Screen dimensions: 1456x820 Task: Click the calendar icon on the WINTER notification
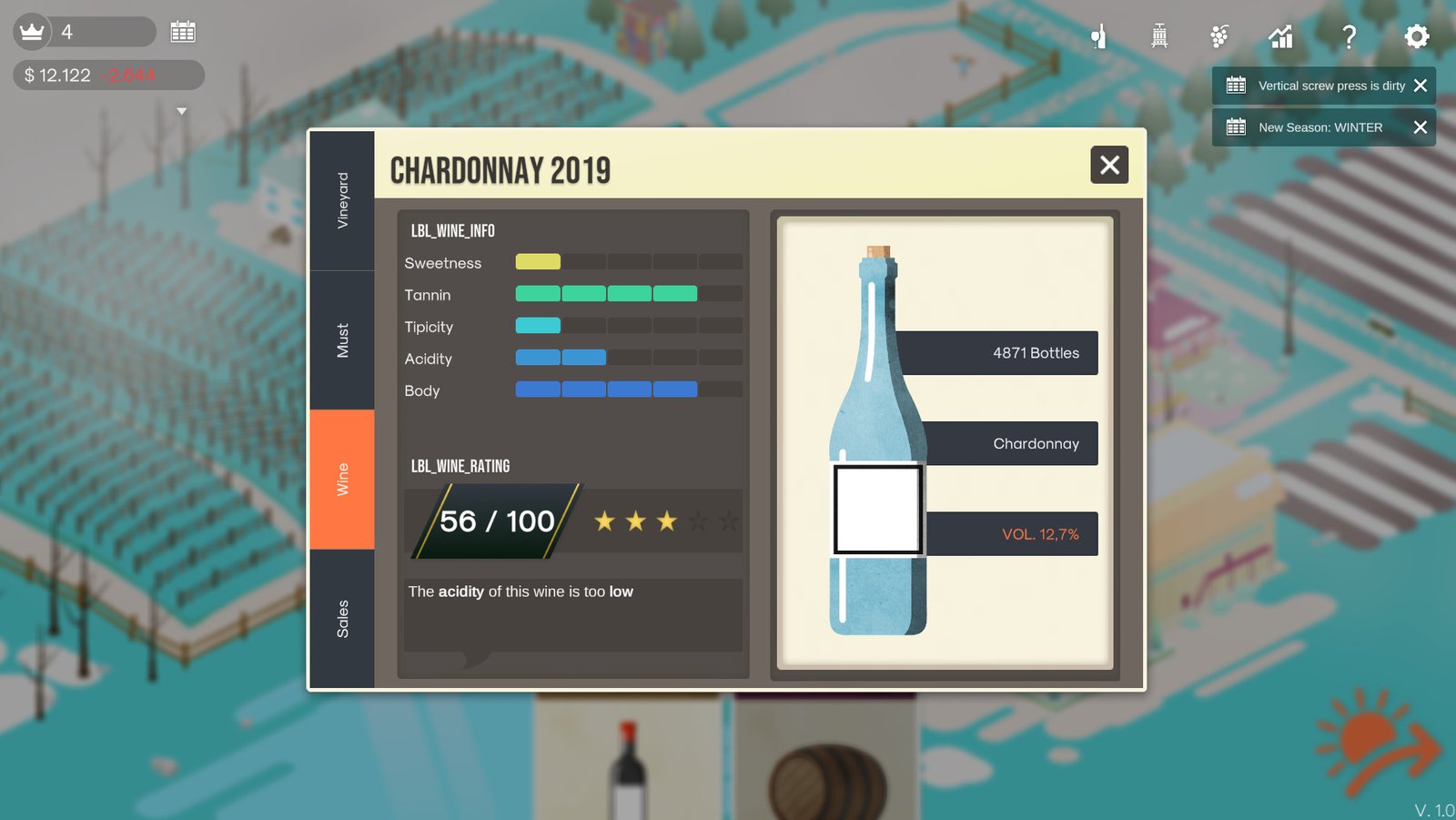point(1236,127)
